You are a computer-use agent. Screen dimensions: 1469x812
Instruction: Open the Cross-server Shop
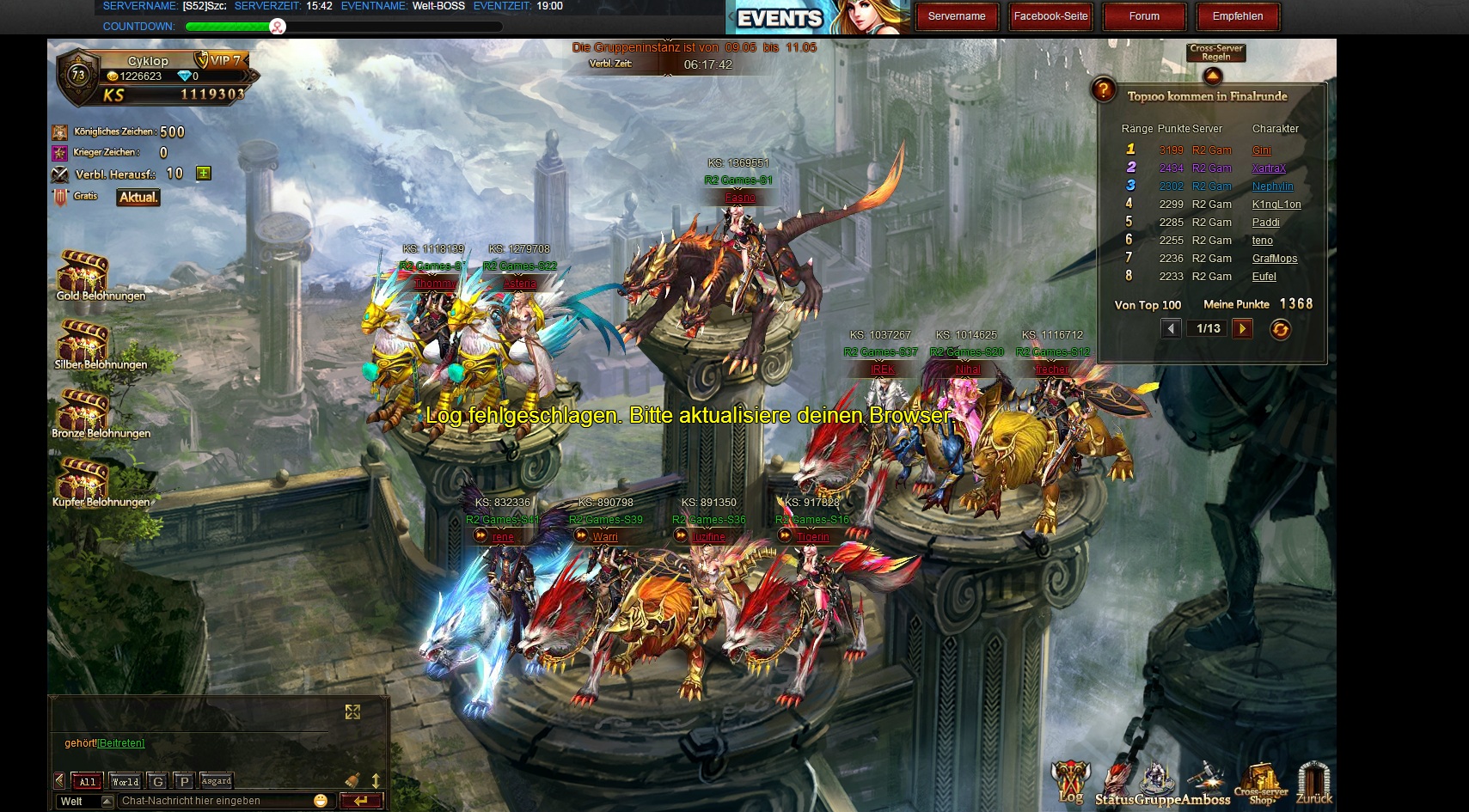1261,782
